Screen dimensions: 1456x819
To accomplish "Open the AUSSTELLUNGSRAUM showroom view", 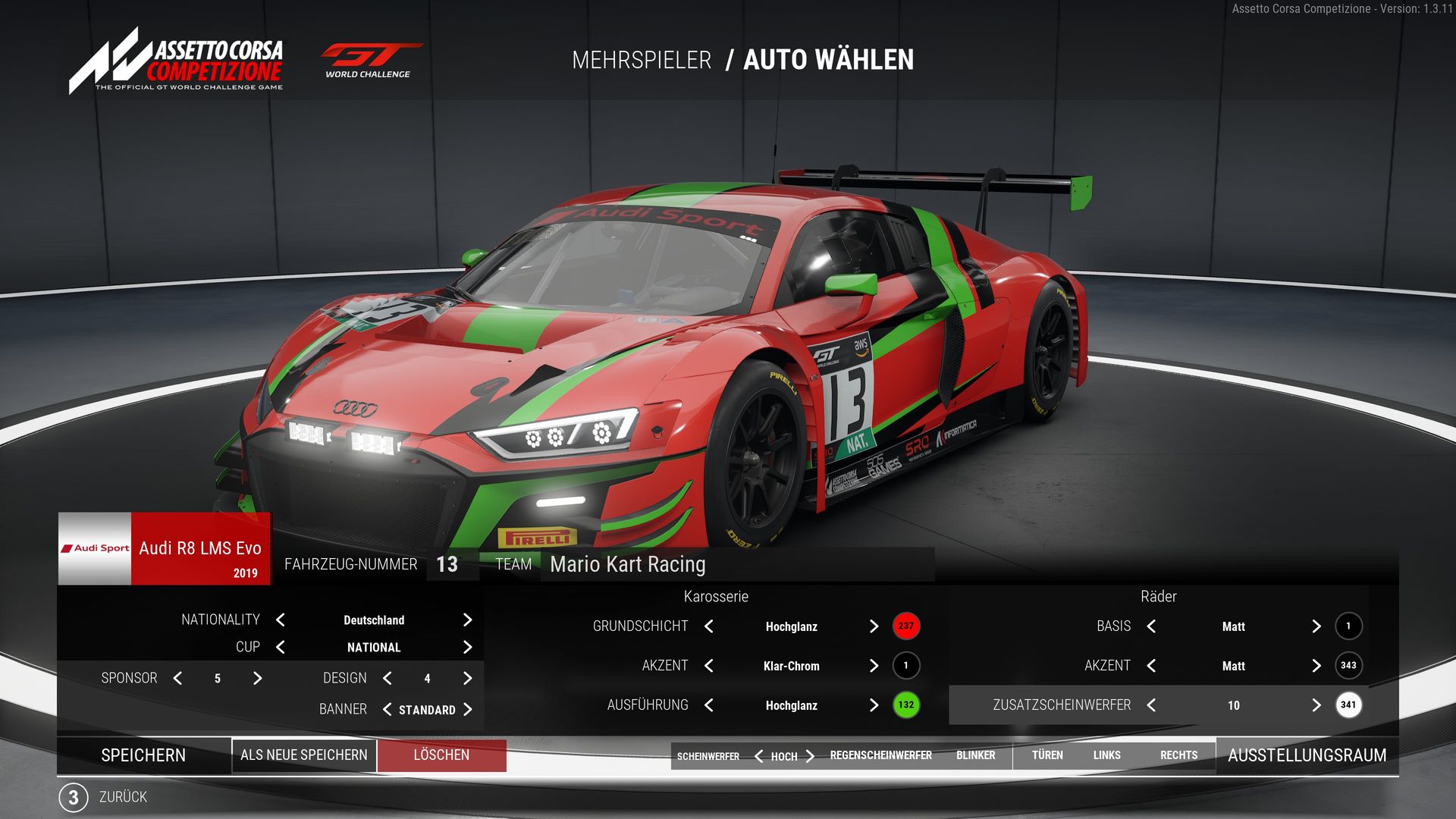I will (x=1307, y=755).
